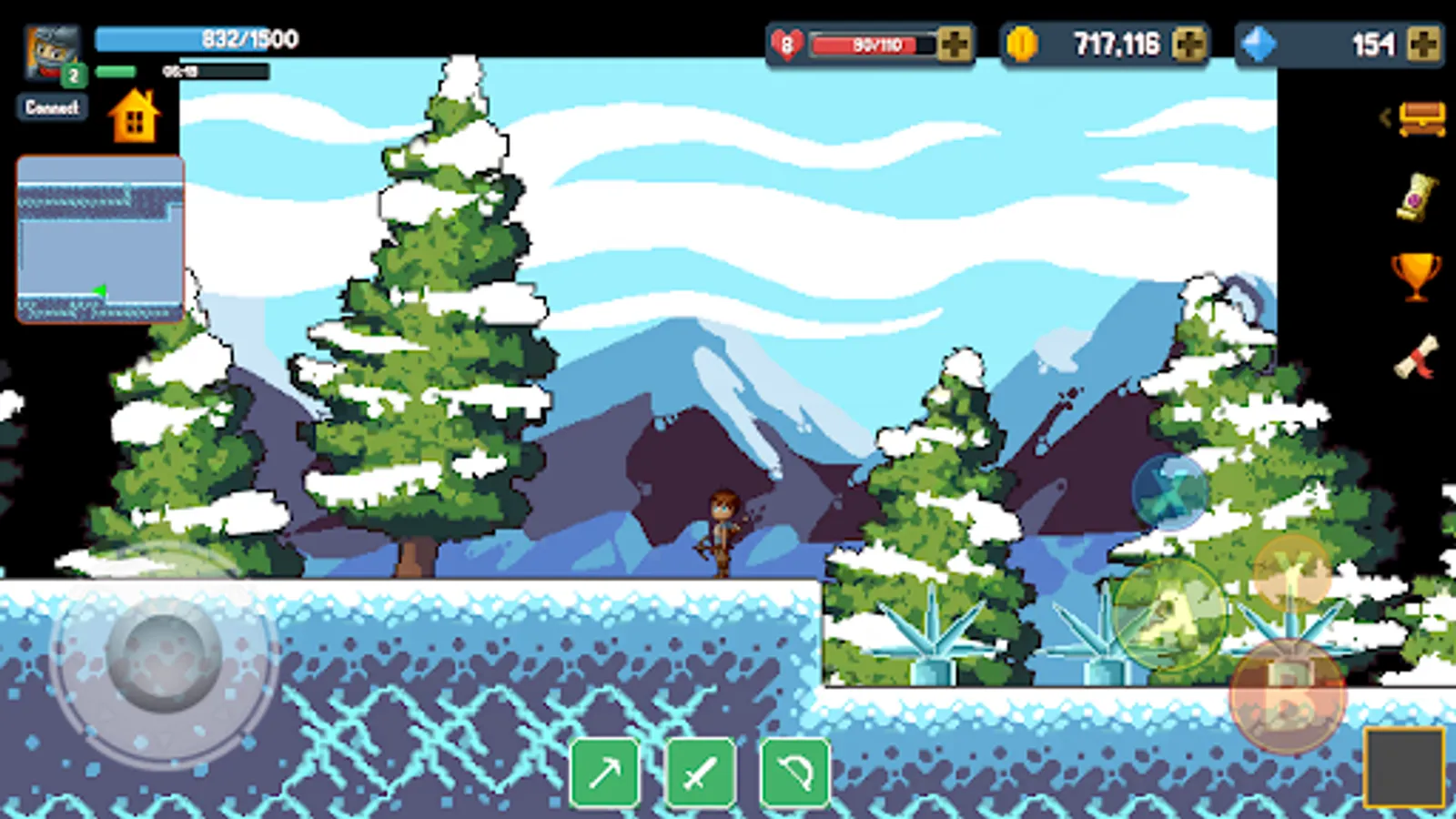The image size is (1456, 819).
Task: Collapse the right sidebar with the chevron
Action: 1387,117
